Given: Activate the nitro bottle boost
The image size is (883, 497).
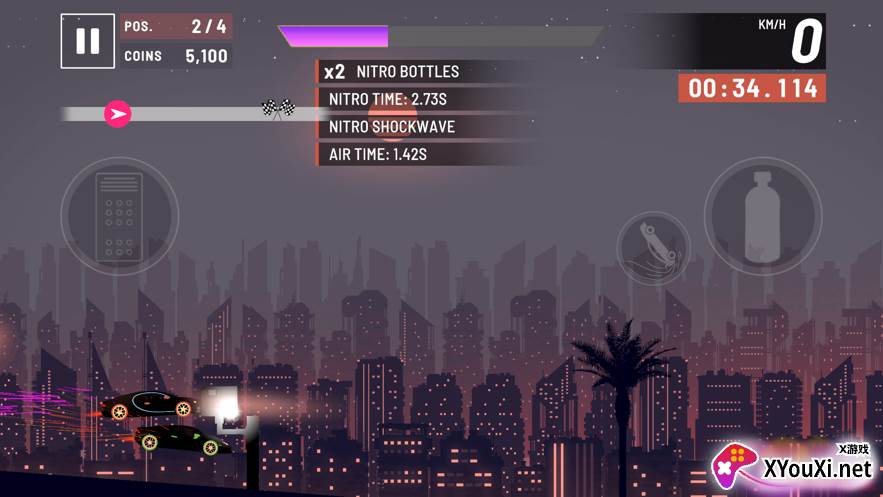Looking at the screenshot, I should (x=763, y=215).
